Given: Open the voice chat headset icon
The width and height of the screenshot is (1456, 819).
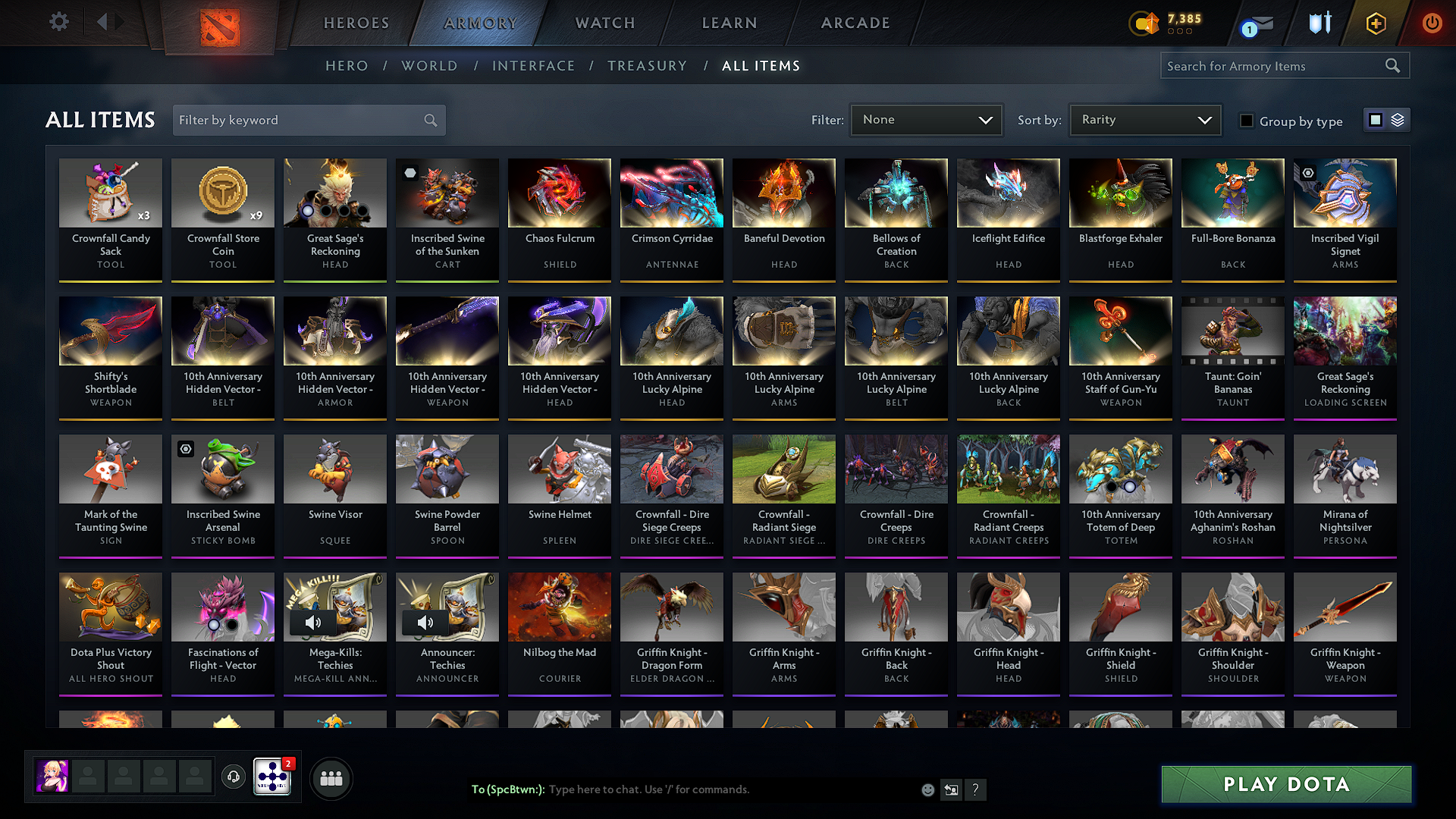Looking at the screenshot, I should tap(233, 777).
